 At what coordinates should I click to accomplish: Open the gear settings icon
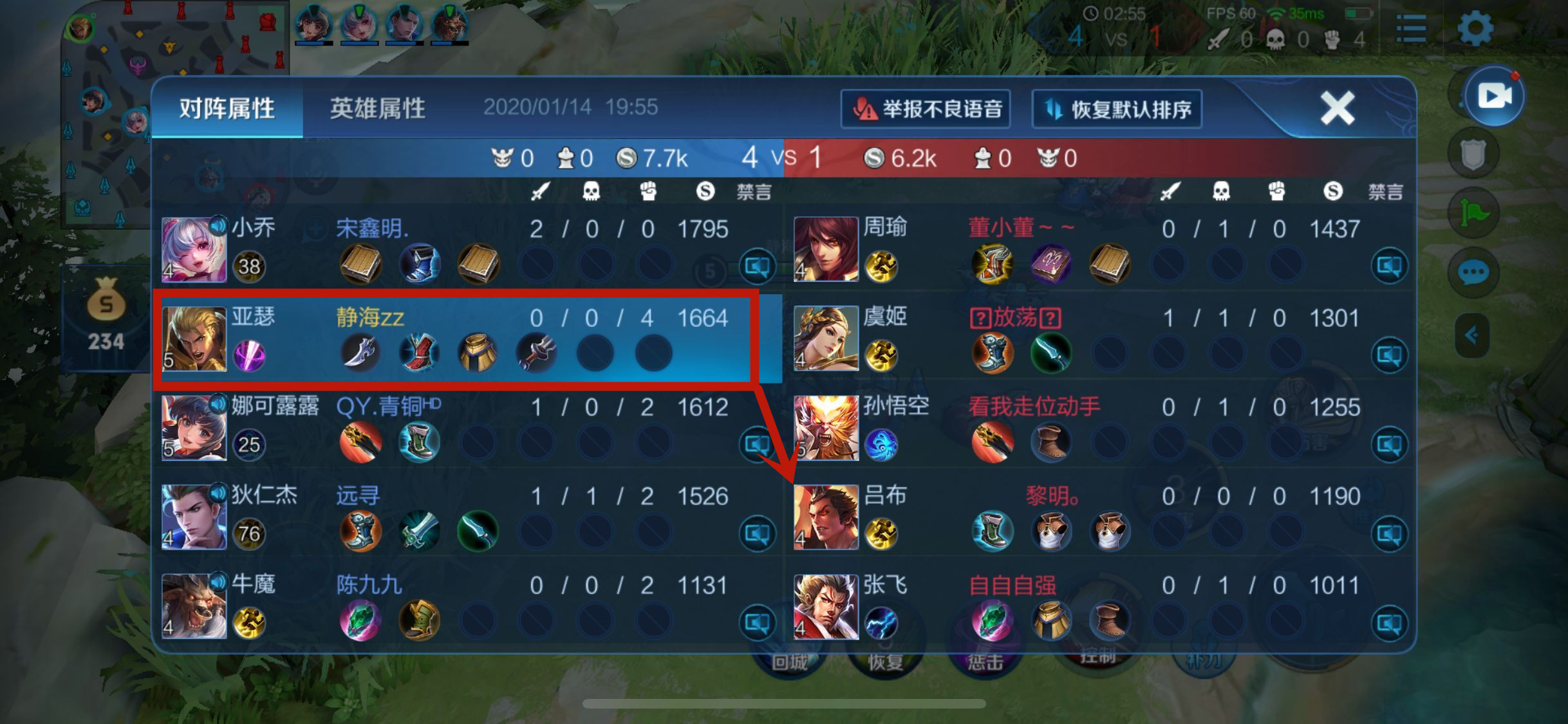[x=1475, y=29]
